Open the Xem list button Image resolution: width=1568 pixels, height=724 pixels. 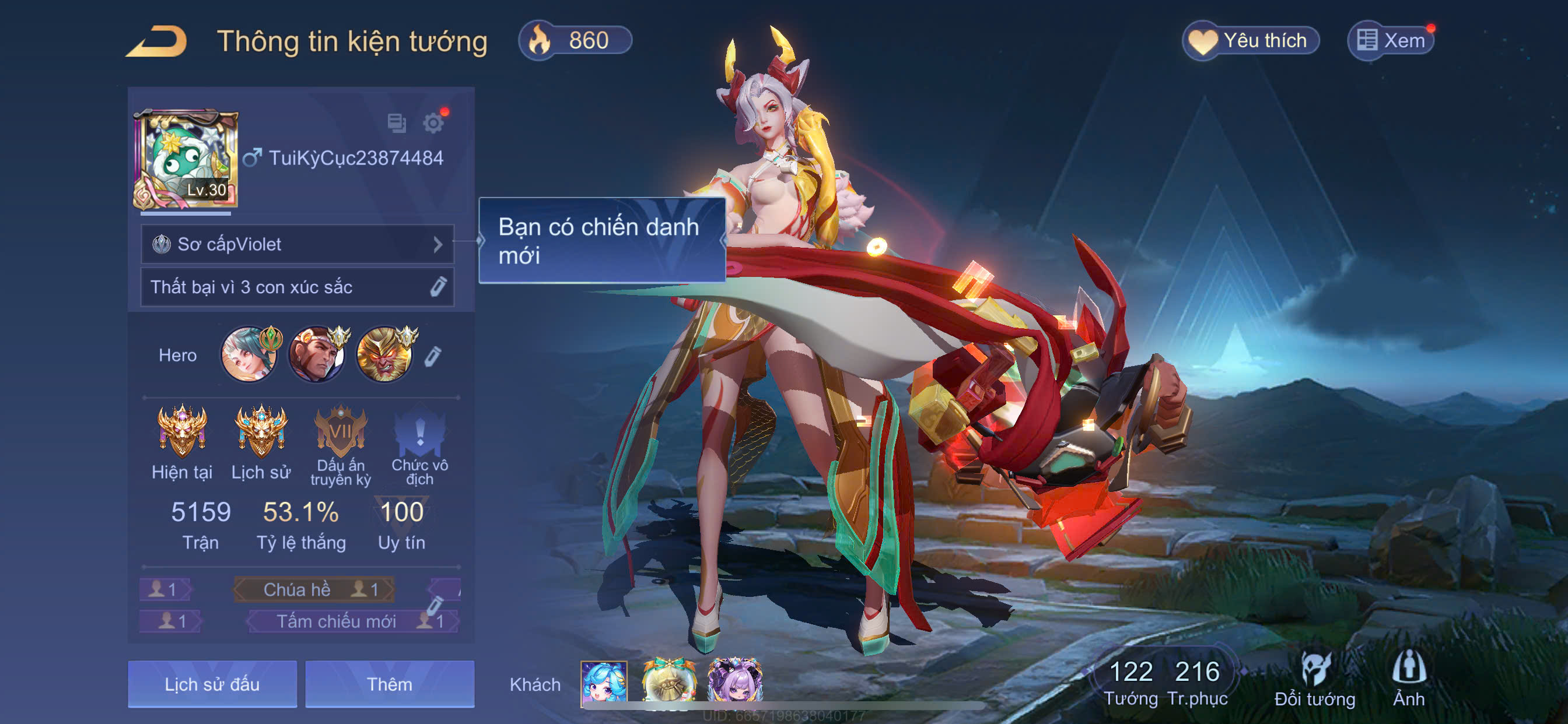(1391, 41)
